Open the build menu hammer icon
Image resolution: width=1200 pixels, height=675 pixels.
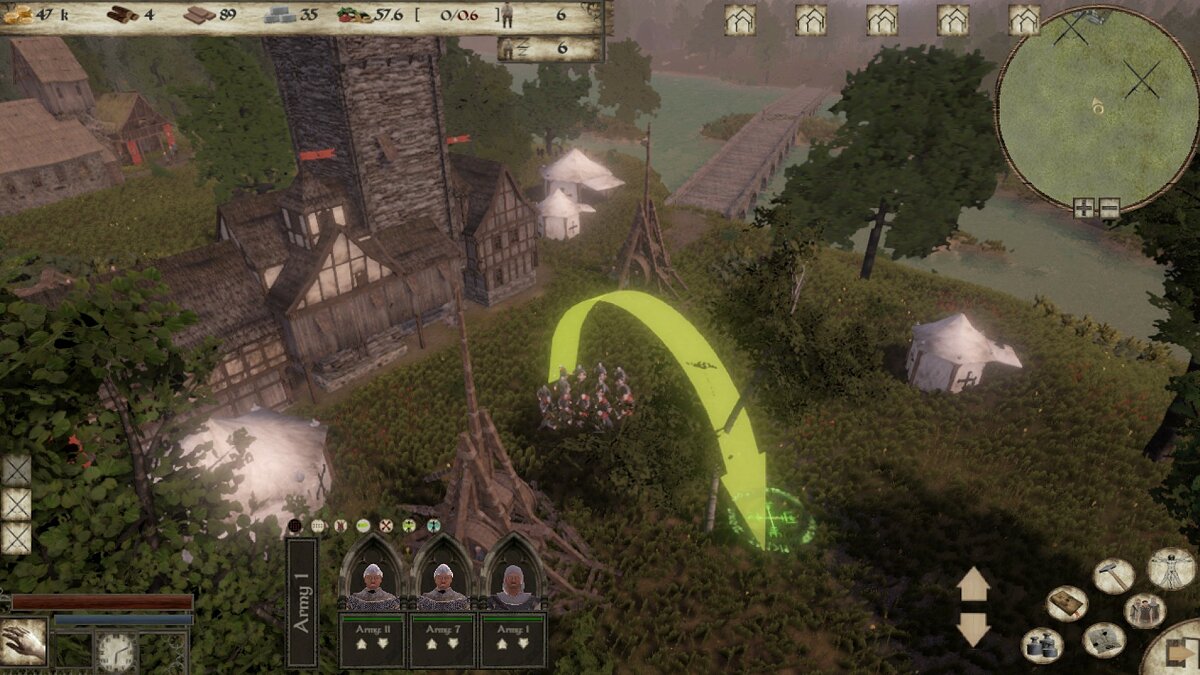(1113, 575)
